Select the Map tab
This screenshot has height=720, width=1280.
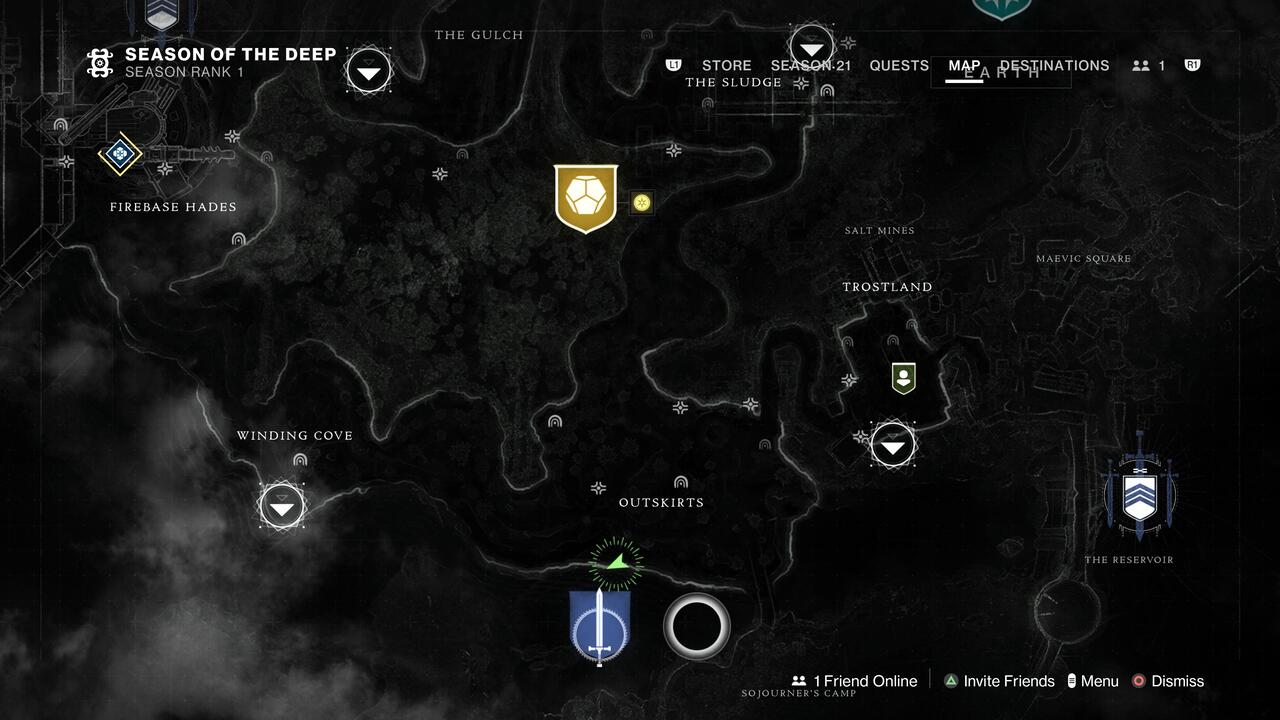964,66
